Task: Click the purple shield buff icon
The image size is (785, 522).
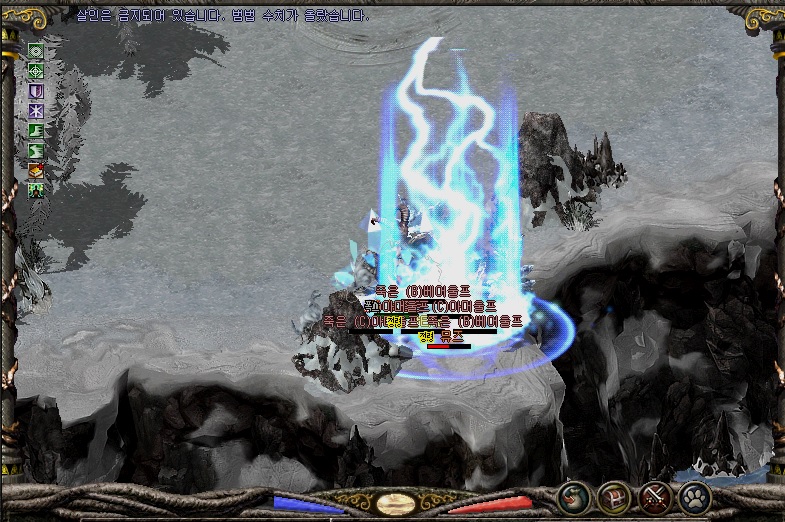Action: (x=36, y=91)
